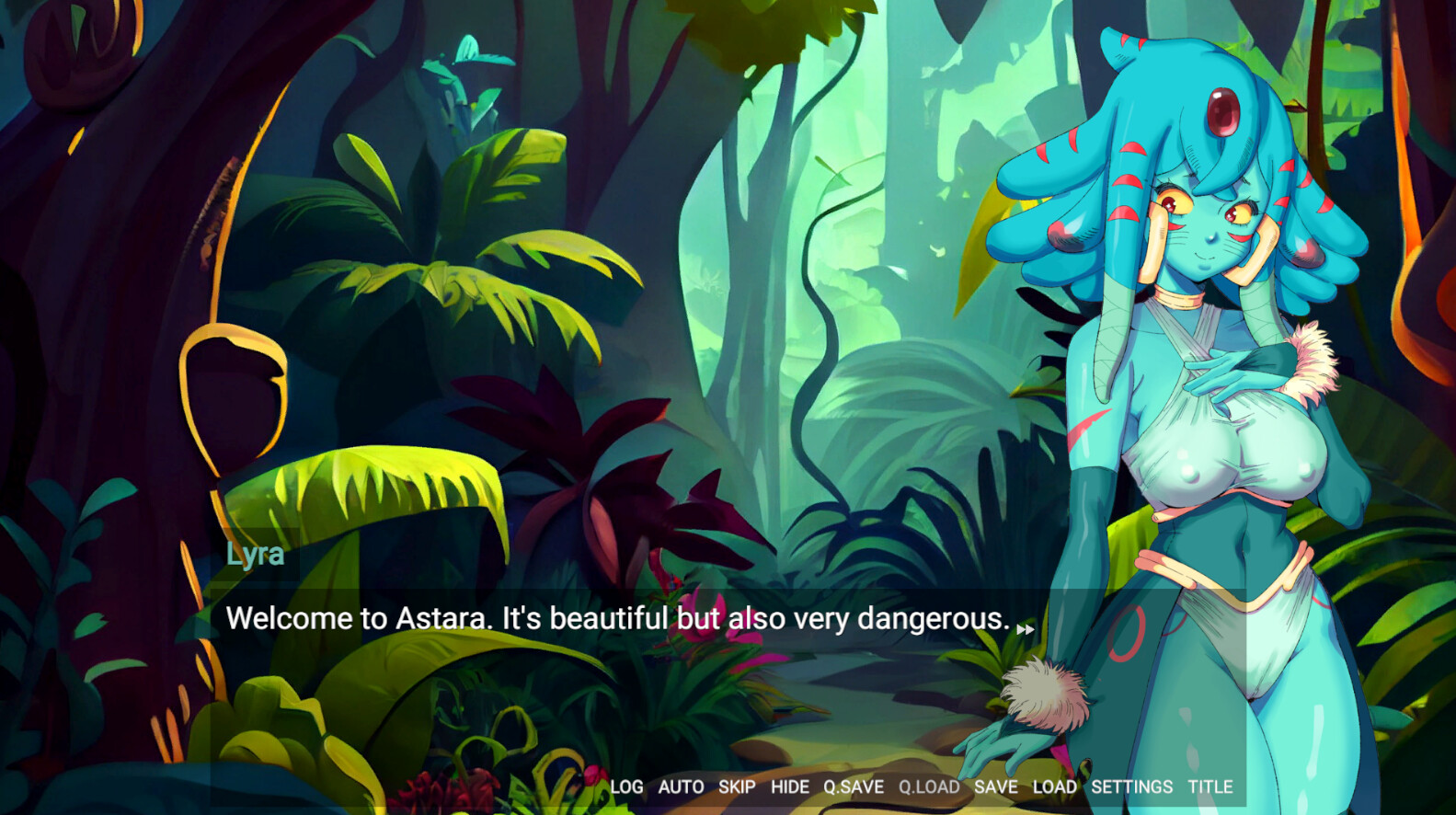Screen dimensions: 1456x815
Task: Quick load using Q.LOAD
Action: (x=930, y=786)
